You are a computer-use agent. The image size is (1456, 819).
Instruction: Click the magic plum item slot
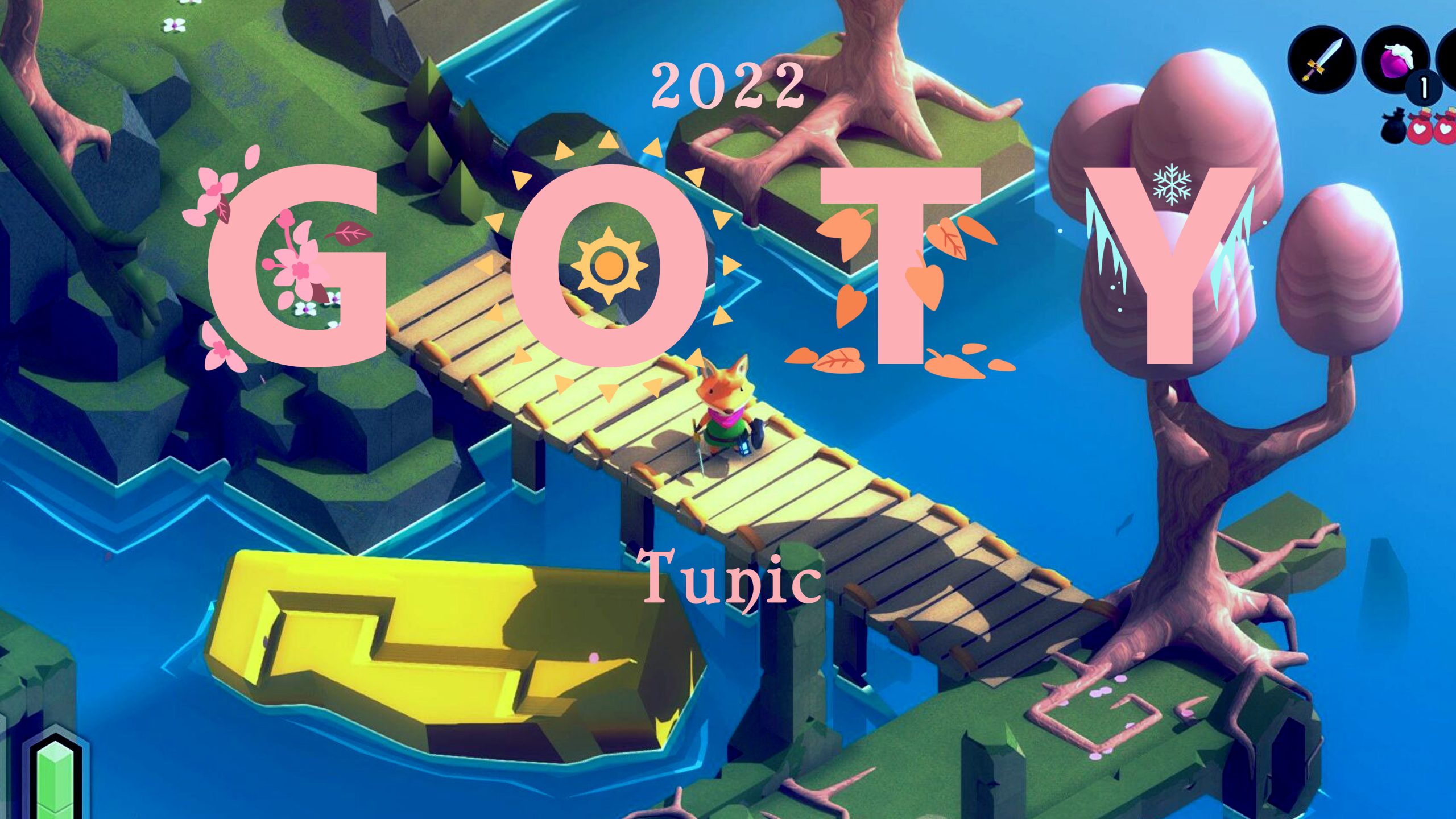click(1395, 59)
